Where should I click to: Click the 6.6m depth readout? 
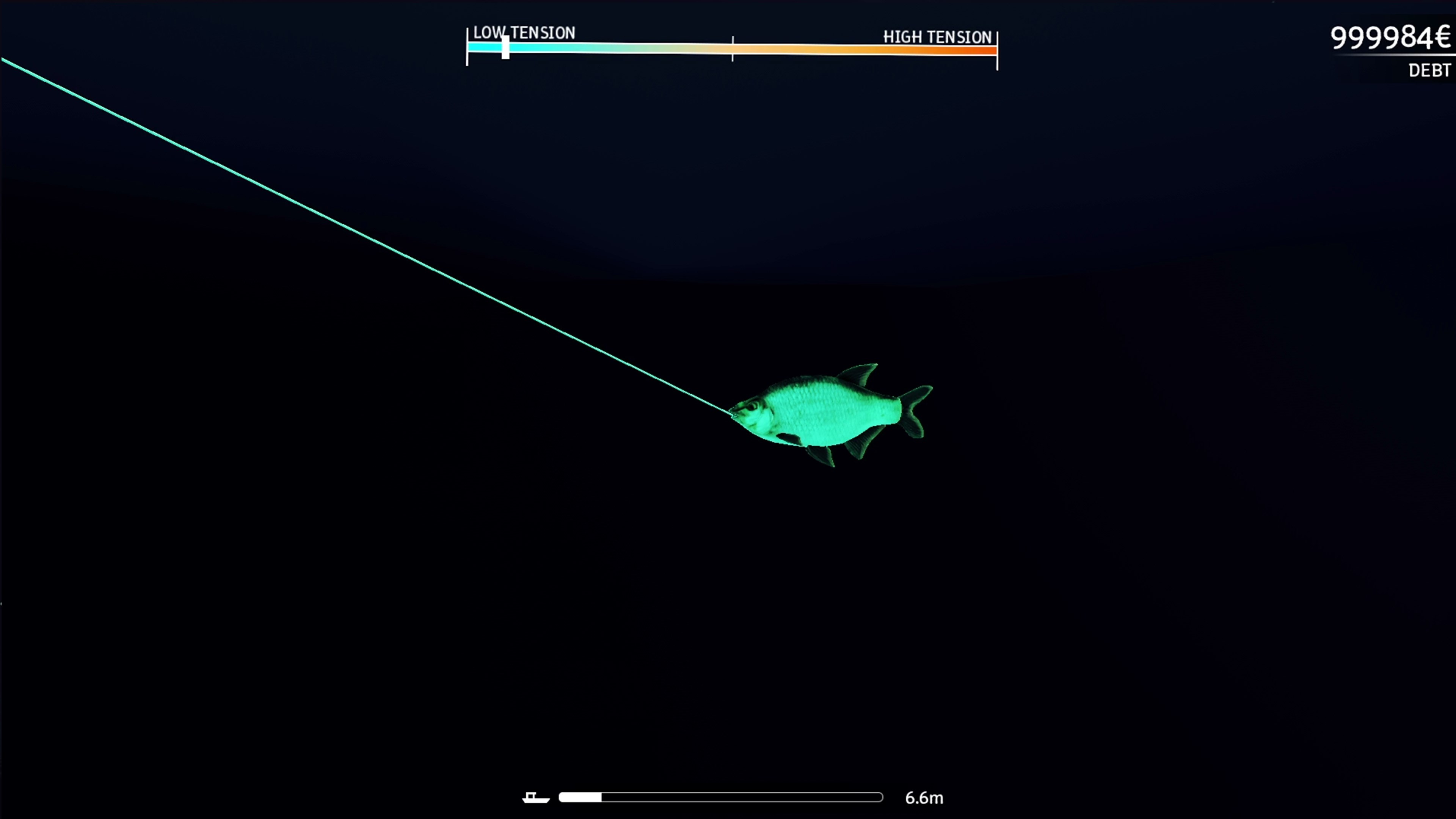925,797
